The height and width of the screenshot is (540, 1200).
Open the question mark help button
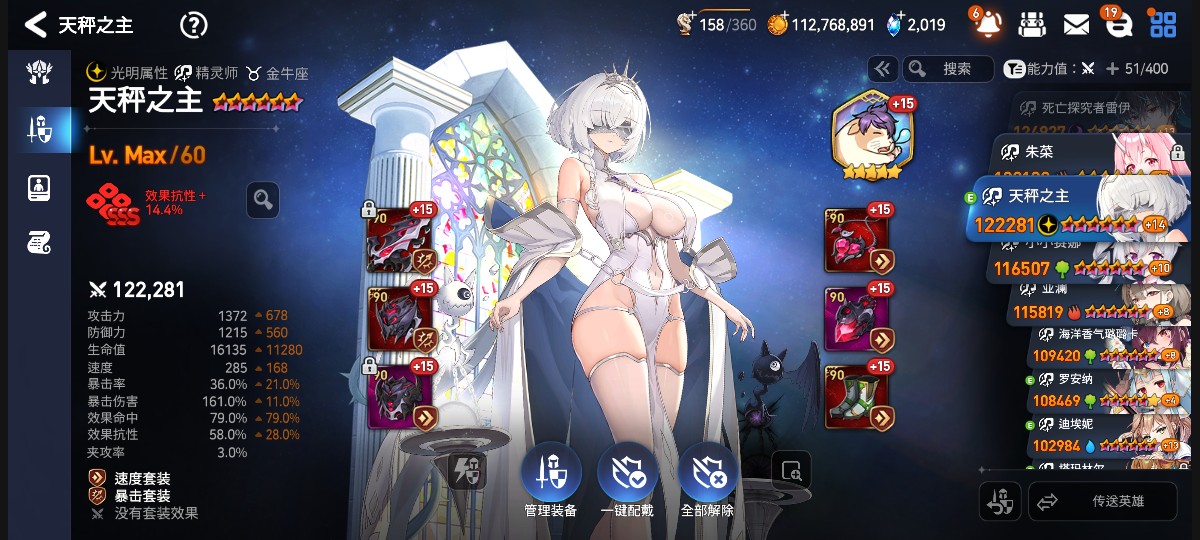pos(193,25)
